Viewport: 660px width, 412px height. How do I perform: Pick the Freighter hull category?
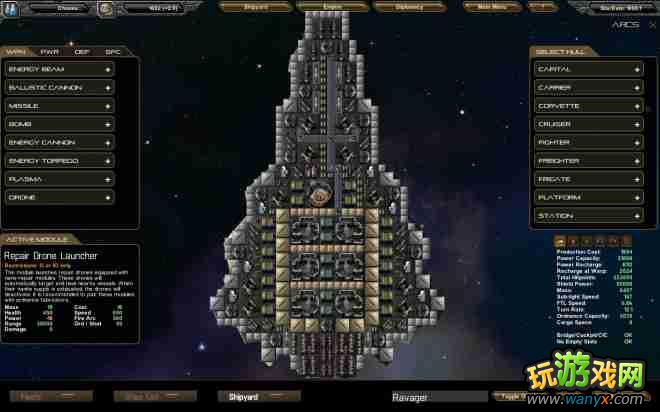pyautogui.click(x=587, y=161)
